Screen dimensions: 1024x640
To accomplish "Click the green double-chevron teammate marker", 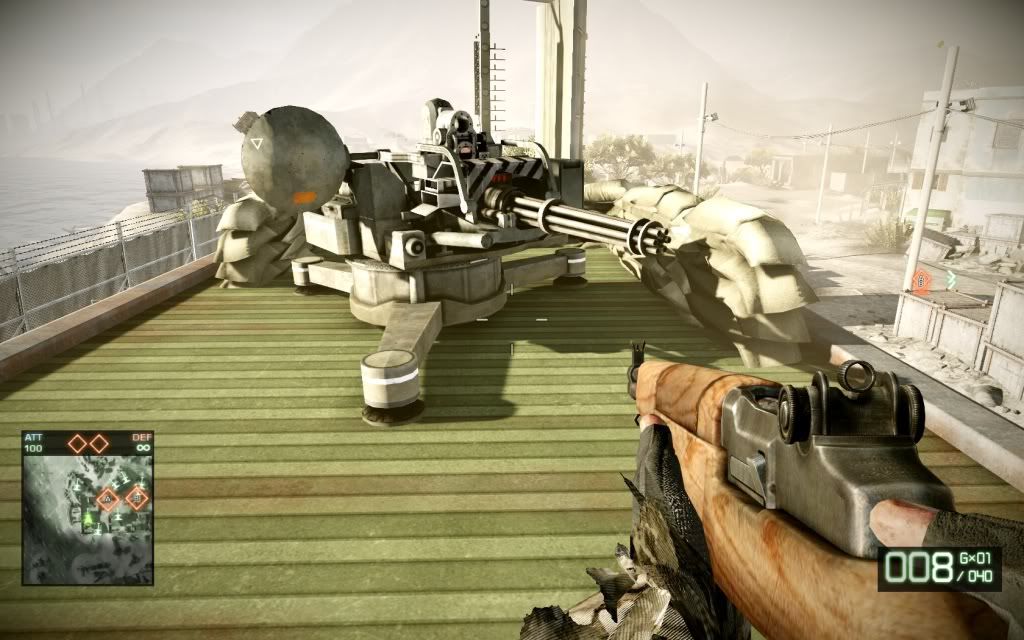I will coord(951,279).
